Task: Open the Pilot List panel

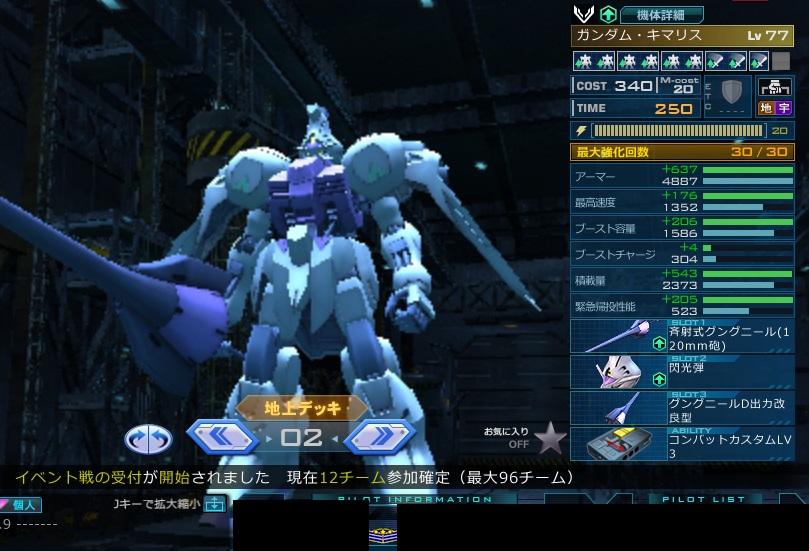Action: point(704,499)
